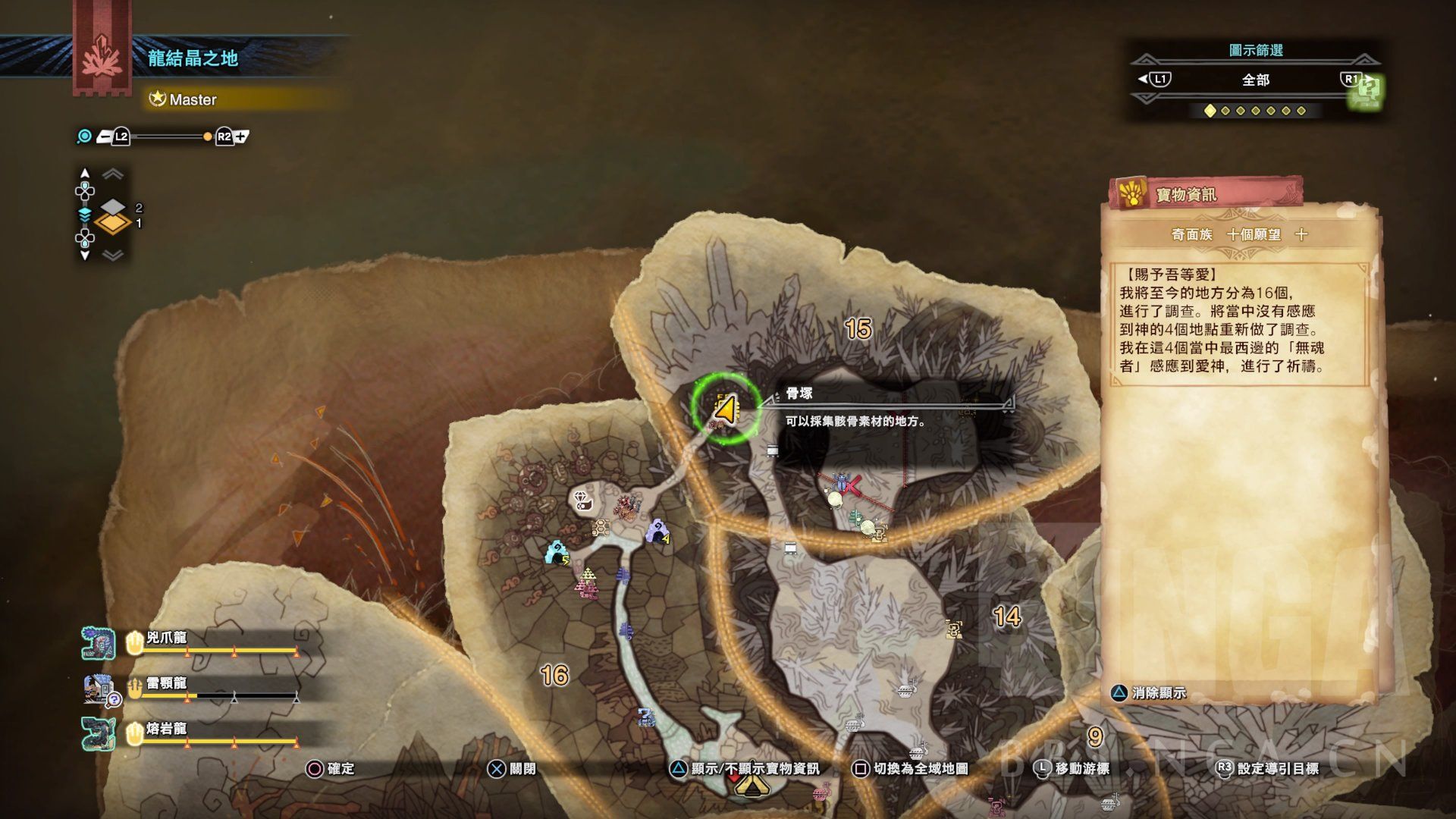
Task: Click the area 15 number label
Action: (x=858, y=329)
